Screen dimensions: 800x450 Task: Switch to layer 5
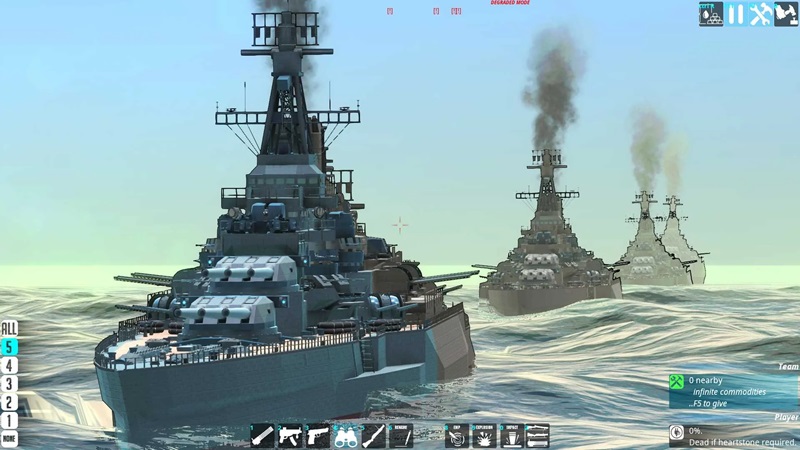pyautogui.click(x=9, y=347)
